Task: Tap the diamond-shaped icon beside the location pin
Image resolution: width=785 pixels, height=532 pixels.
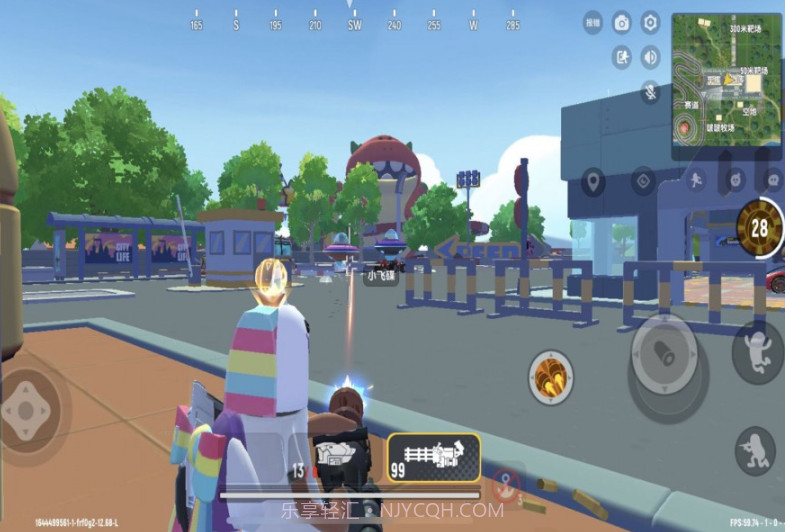Action: tap(643, 181)
